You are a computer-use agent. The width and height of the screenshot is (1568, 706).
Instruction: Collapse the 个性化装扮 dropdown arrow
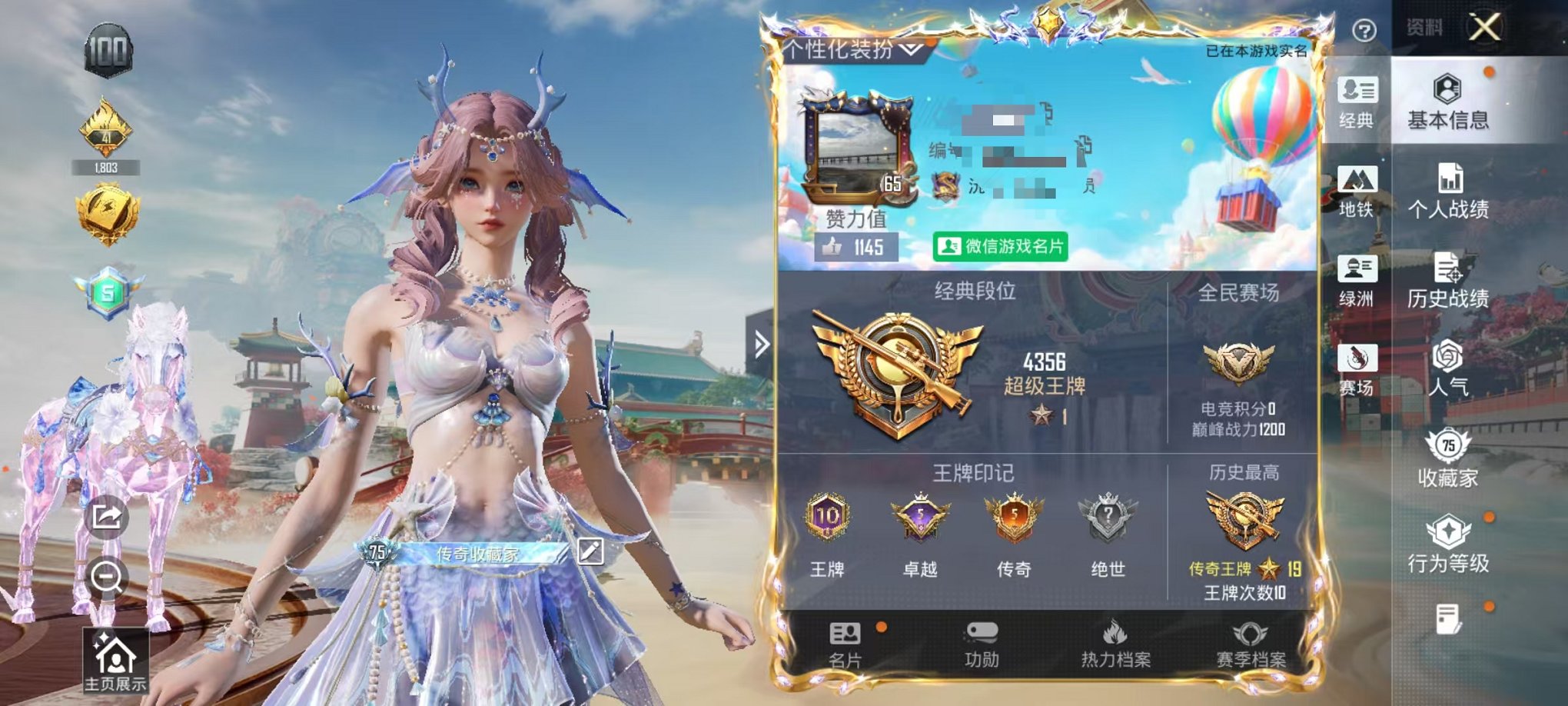[909, 49]
